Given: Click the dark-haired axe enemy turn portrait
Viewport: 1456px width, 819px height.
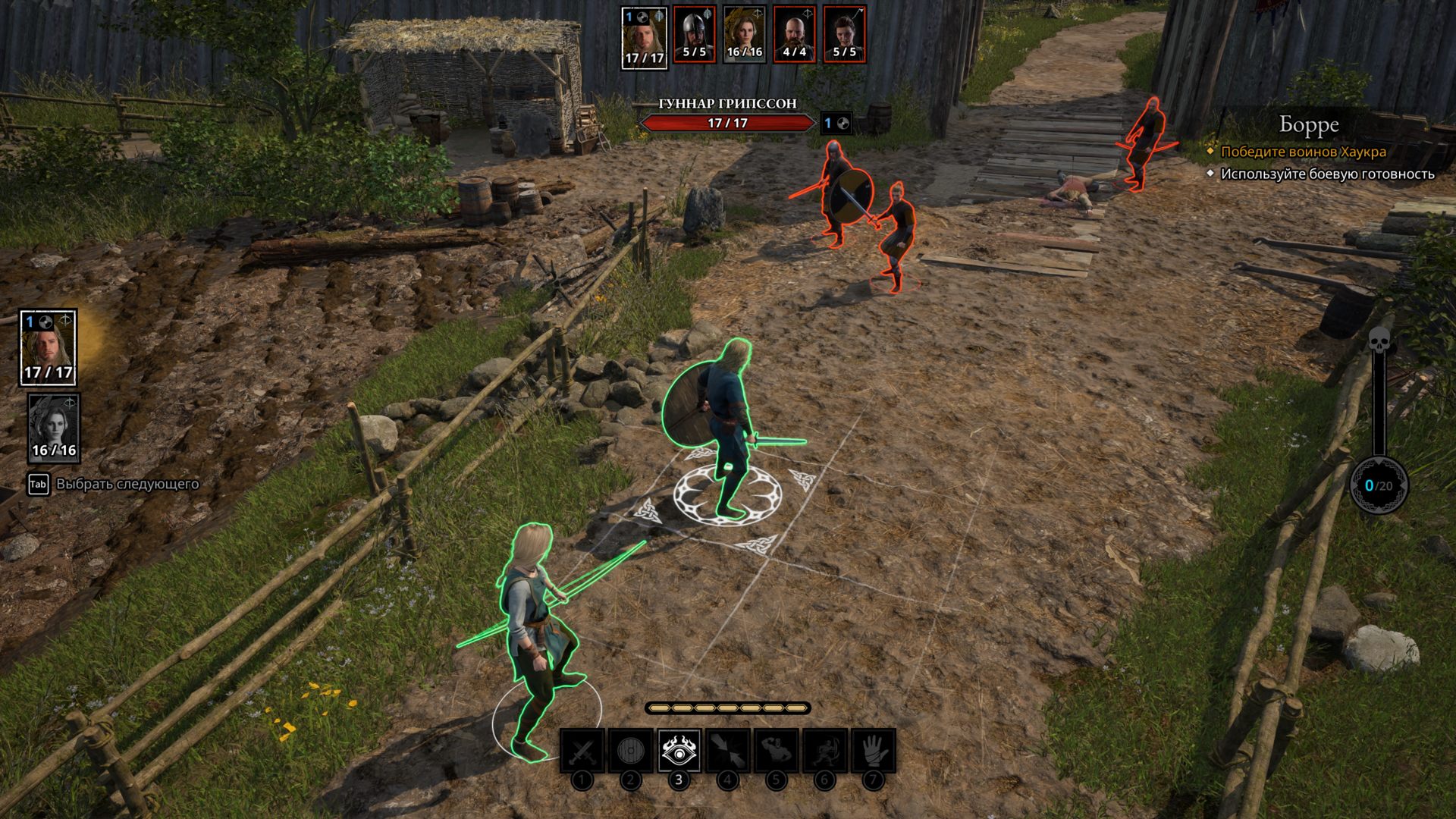Looking at the screenshot, I should coord(845,34).
